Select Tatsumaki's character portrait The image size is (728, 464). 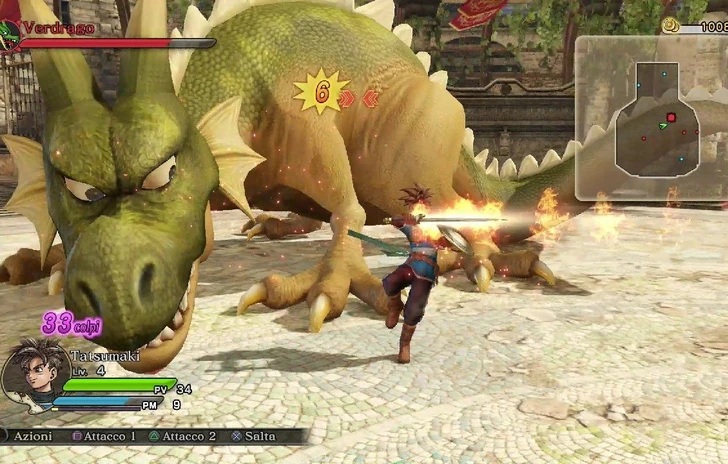pos(34,376)
